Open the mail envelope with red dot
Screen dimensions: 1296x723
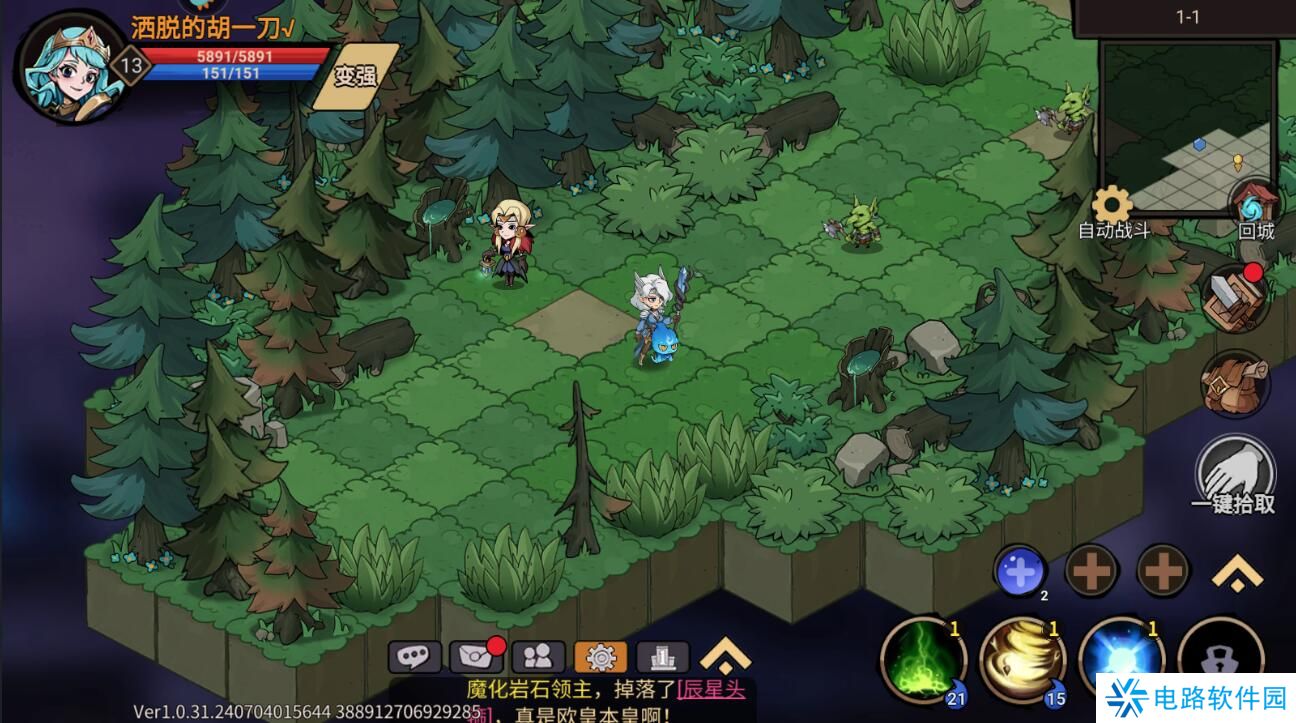tap(476, 657)
